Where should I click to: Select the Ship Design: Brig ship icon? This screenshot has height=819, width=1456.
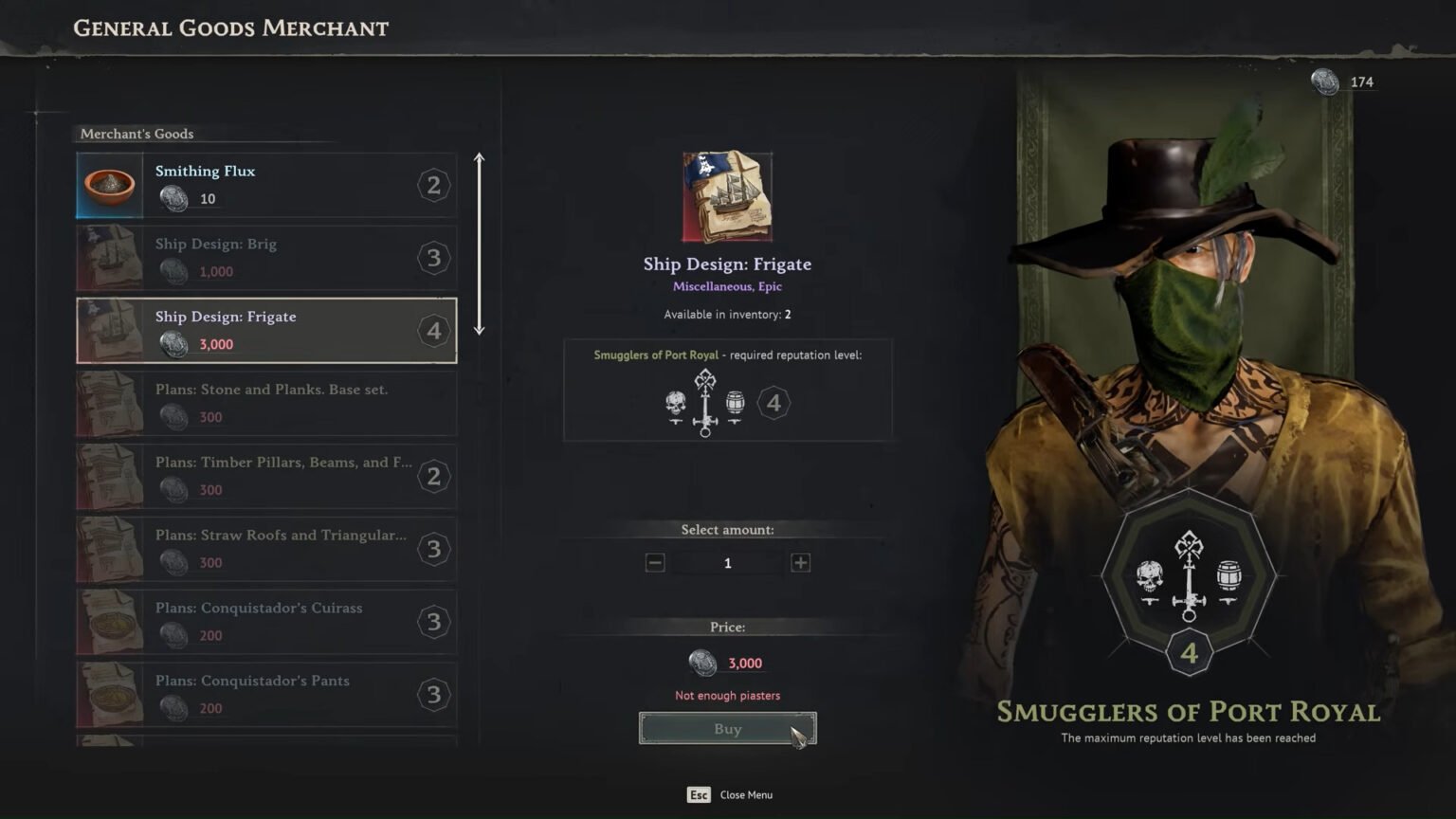click(x=108, y=257)
